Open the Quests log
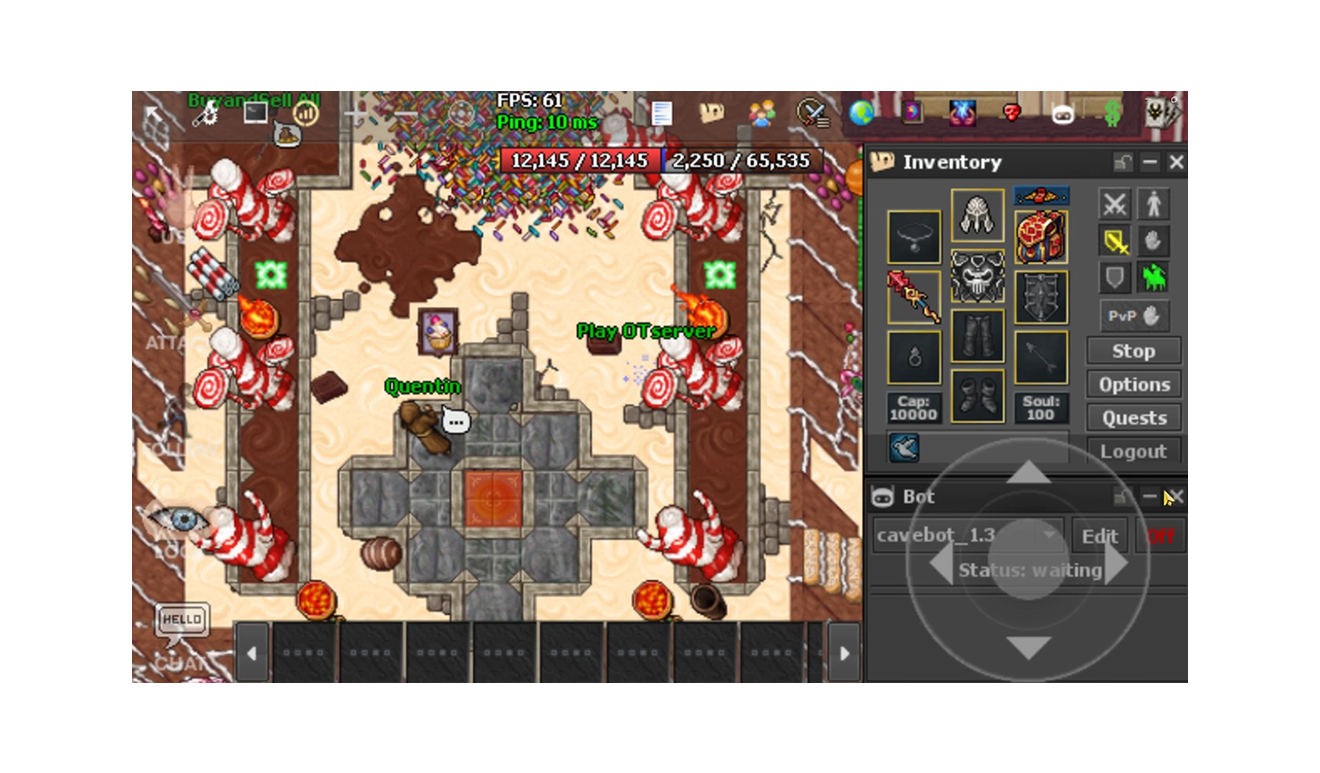This screenshot has height=773, width=1320. [1134, 418]
